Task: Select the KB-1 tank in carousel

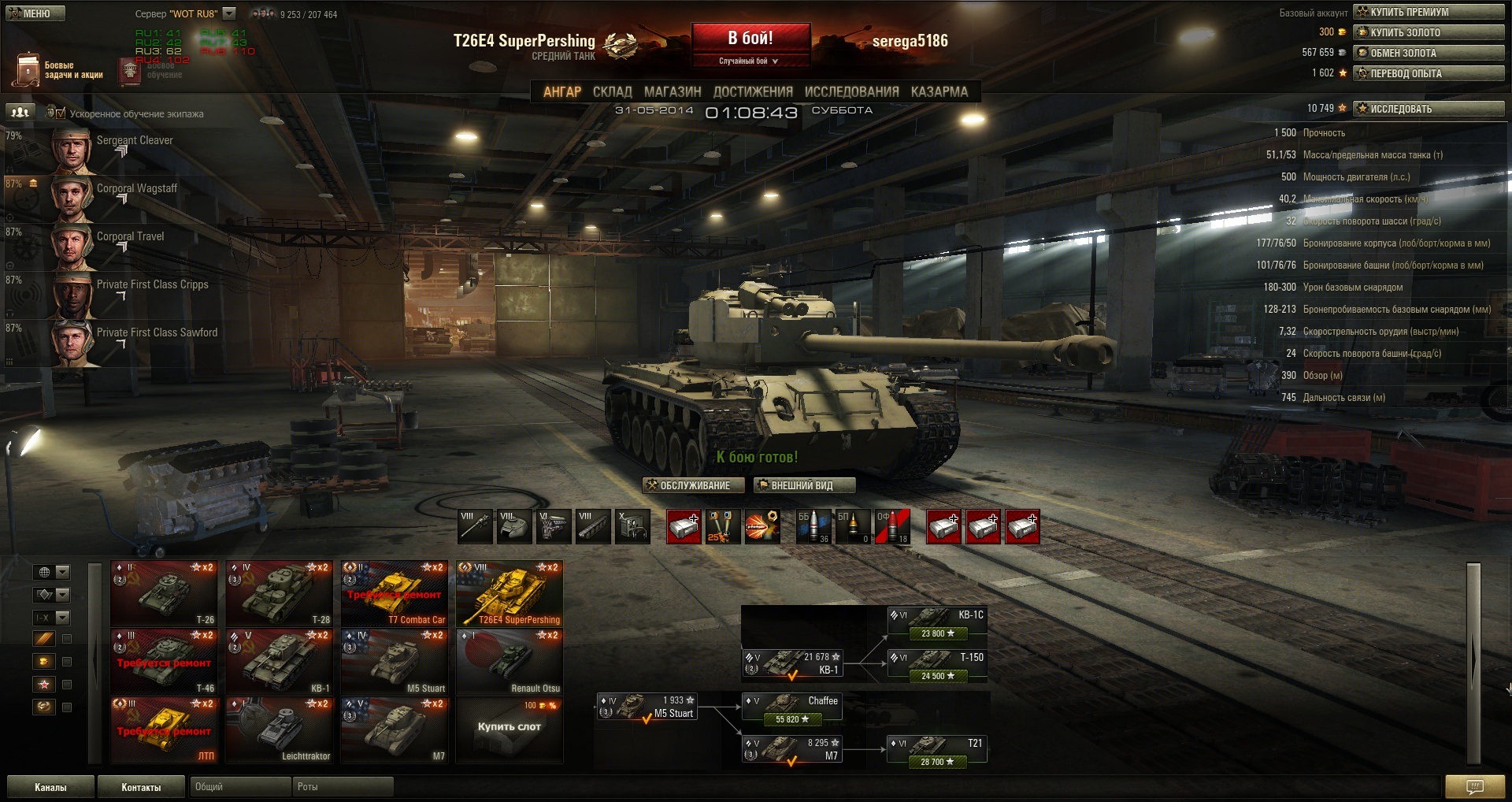Action: point(280,662)
